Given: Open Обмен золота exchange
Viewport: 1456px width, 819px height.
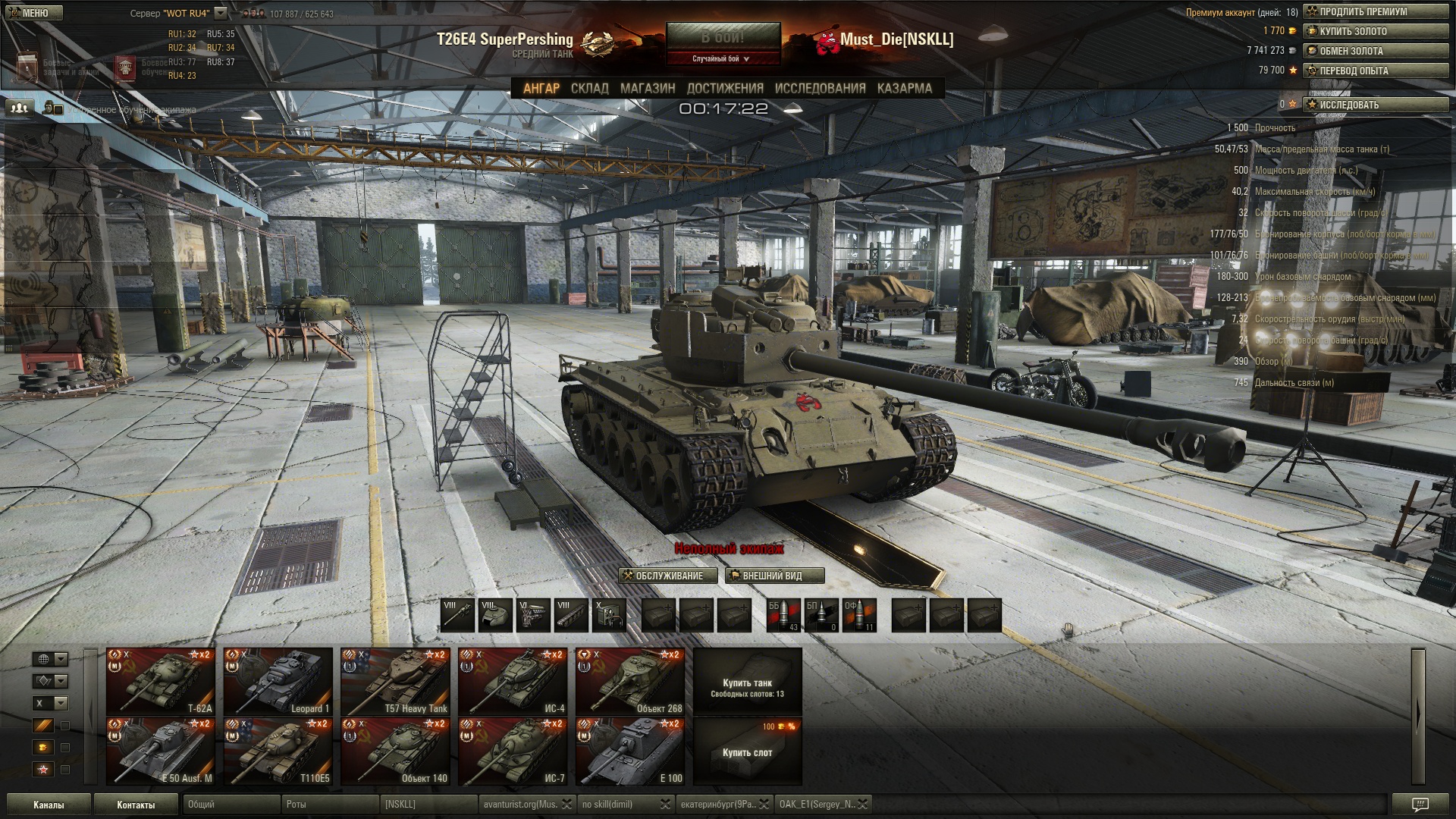Looking at the screenshot, I should 1376,51.
